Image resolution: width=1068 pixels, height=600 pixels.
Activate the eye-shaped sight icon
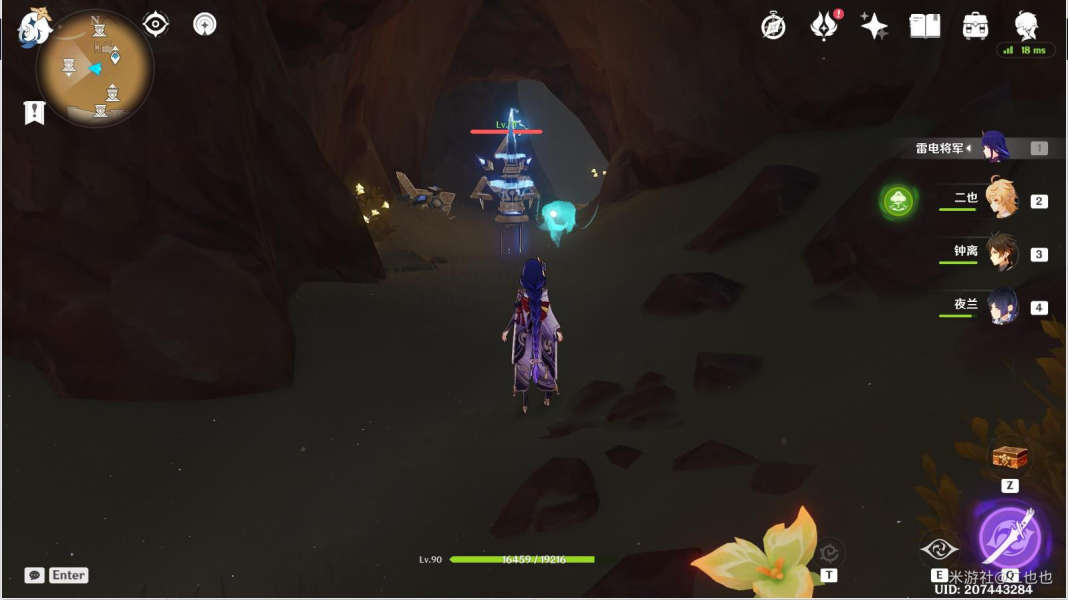(x=156, y=24)
